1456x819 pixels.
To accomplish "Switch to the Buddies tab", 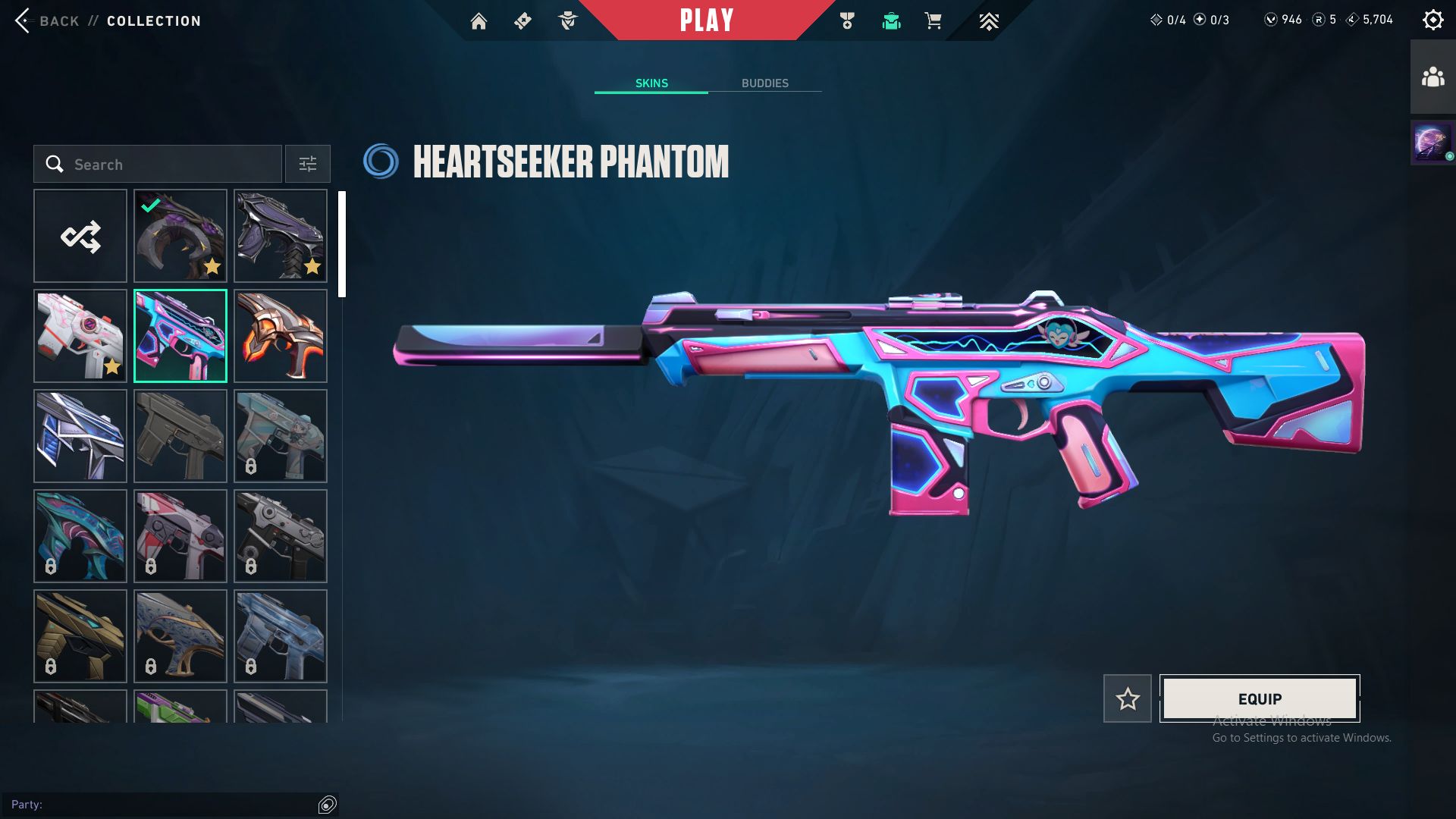I will tap(764, 83).
